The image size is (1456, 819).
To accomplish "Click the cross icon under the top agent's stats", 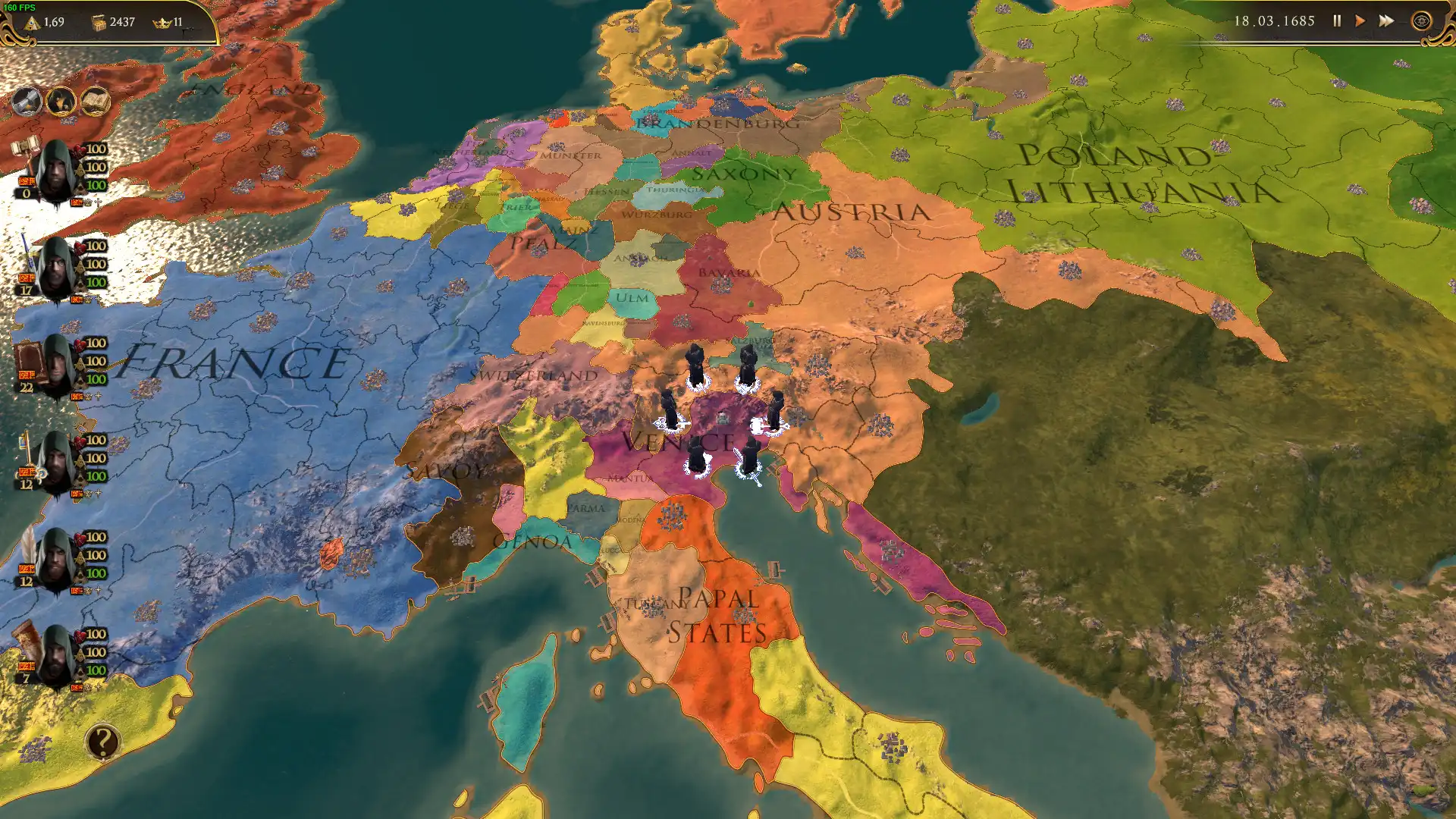I will pyautogui.click(x=99, y=203).
